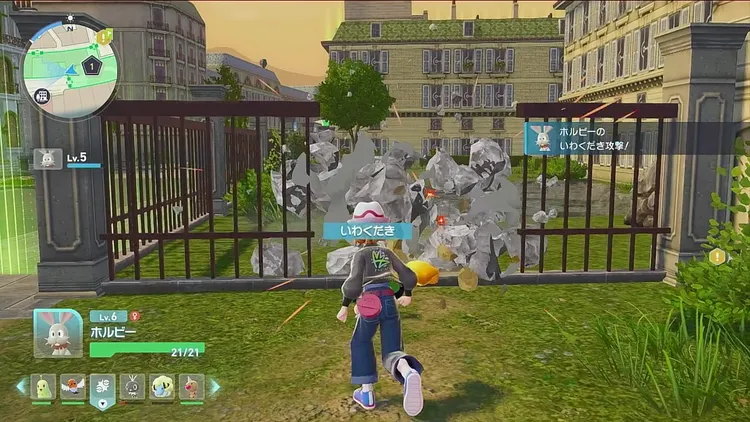Click the party bar left arrow
This screenshot has height=422, width=750.
tap(20, 386)
